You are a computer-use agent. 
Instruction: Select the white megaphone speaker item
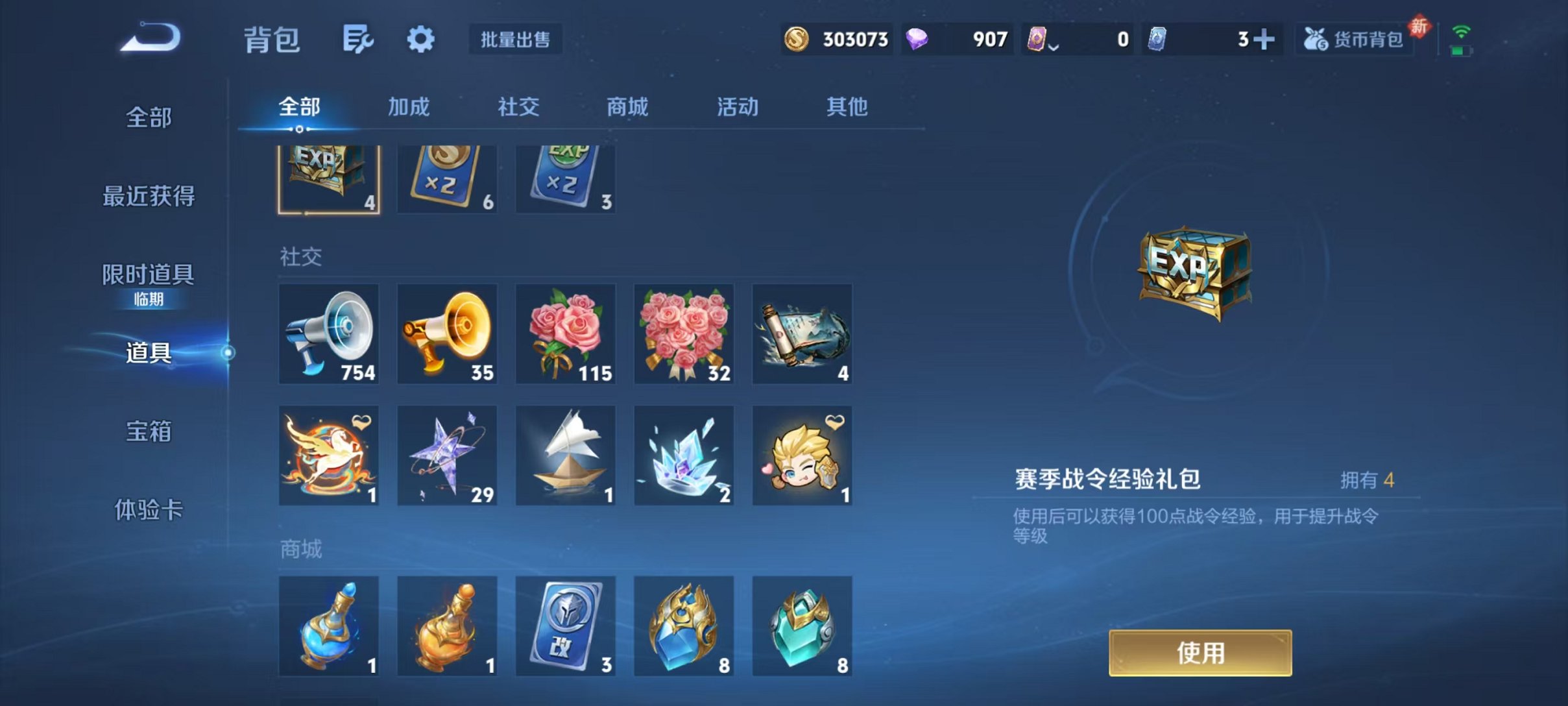[x=329, y=335]
